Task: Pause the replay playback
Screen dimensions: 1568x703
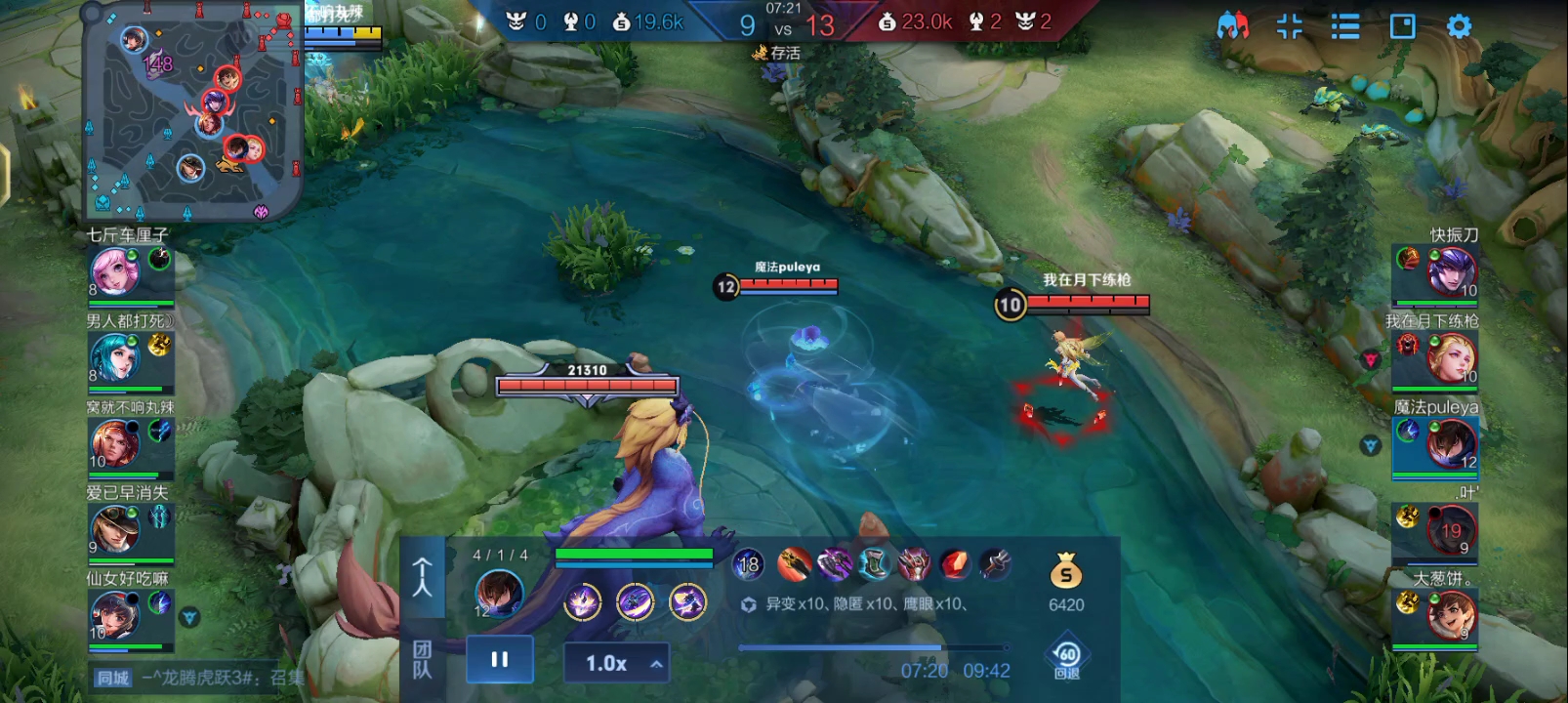Action: 500,660
